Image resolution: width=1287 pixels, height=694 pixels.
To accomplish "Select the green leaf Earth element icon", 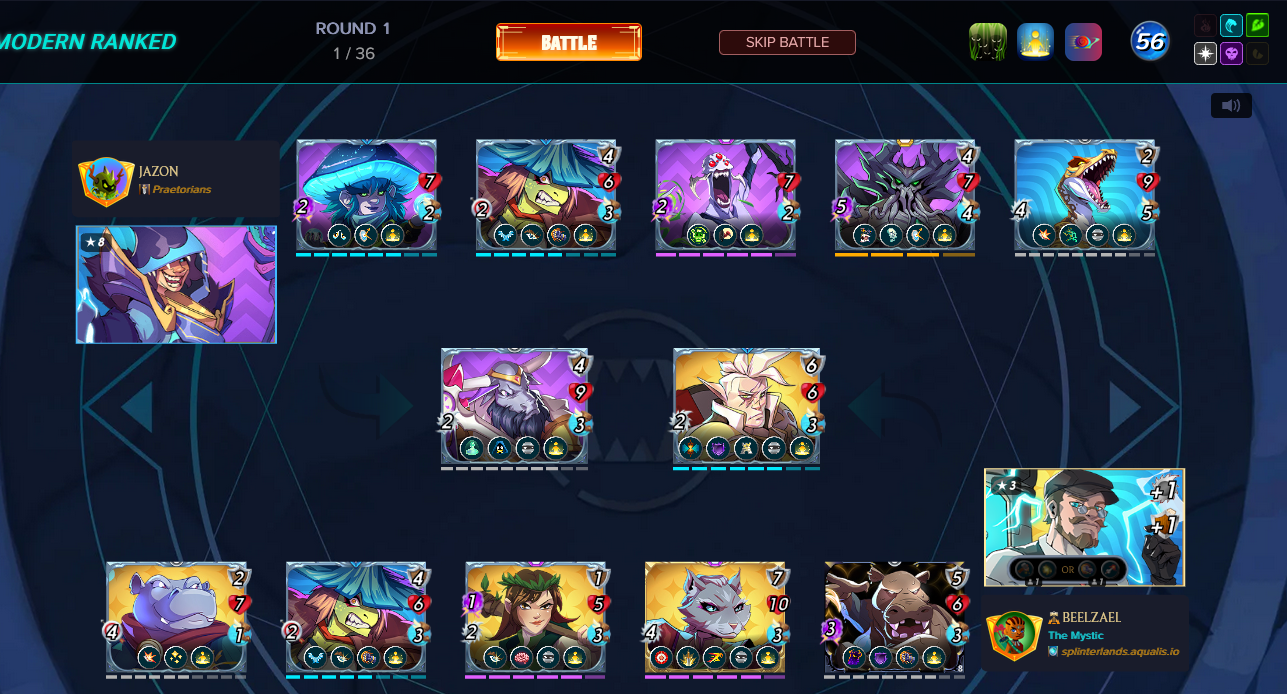I will [1257, 26].
